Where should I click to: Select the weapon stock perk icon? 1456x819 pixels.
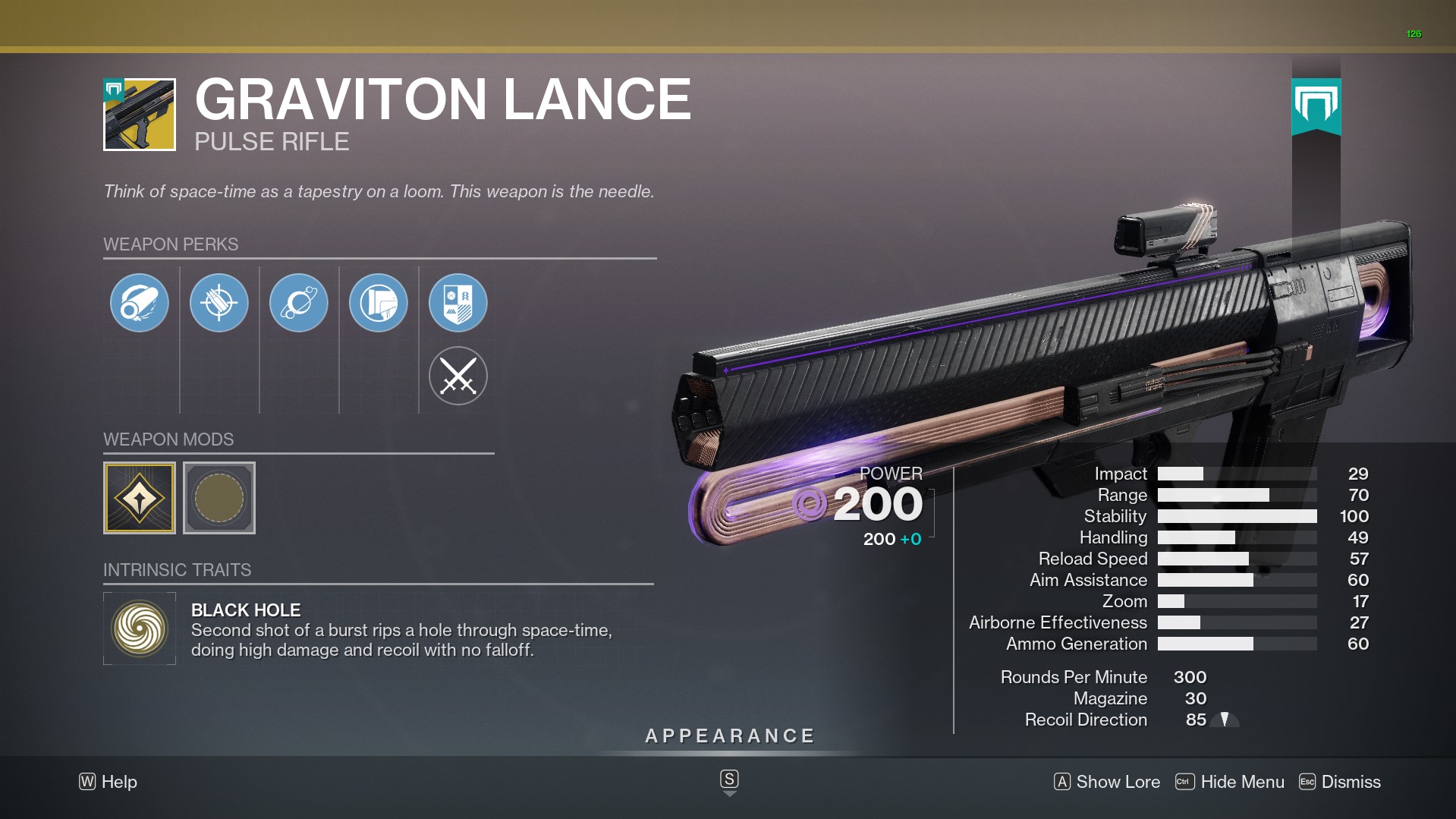(x=379, y=303)
